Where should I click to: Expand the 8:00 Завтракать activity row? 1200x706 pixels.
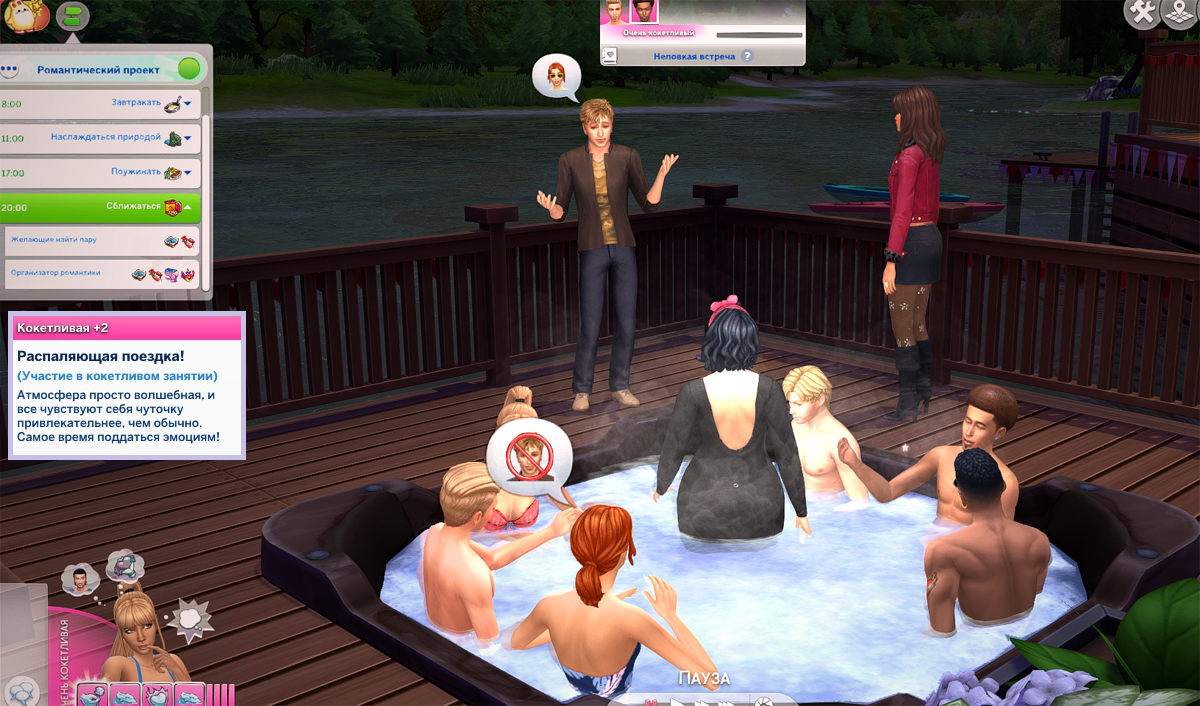[187, 103]
